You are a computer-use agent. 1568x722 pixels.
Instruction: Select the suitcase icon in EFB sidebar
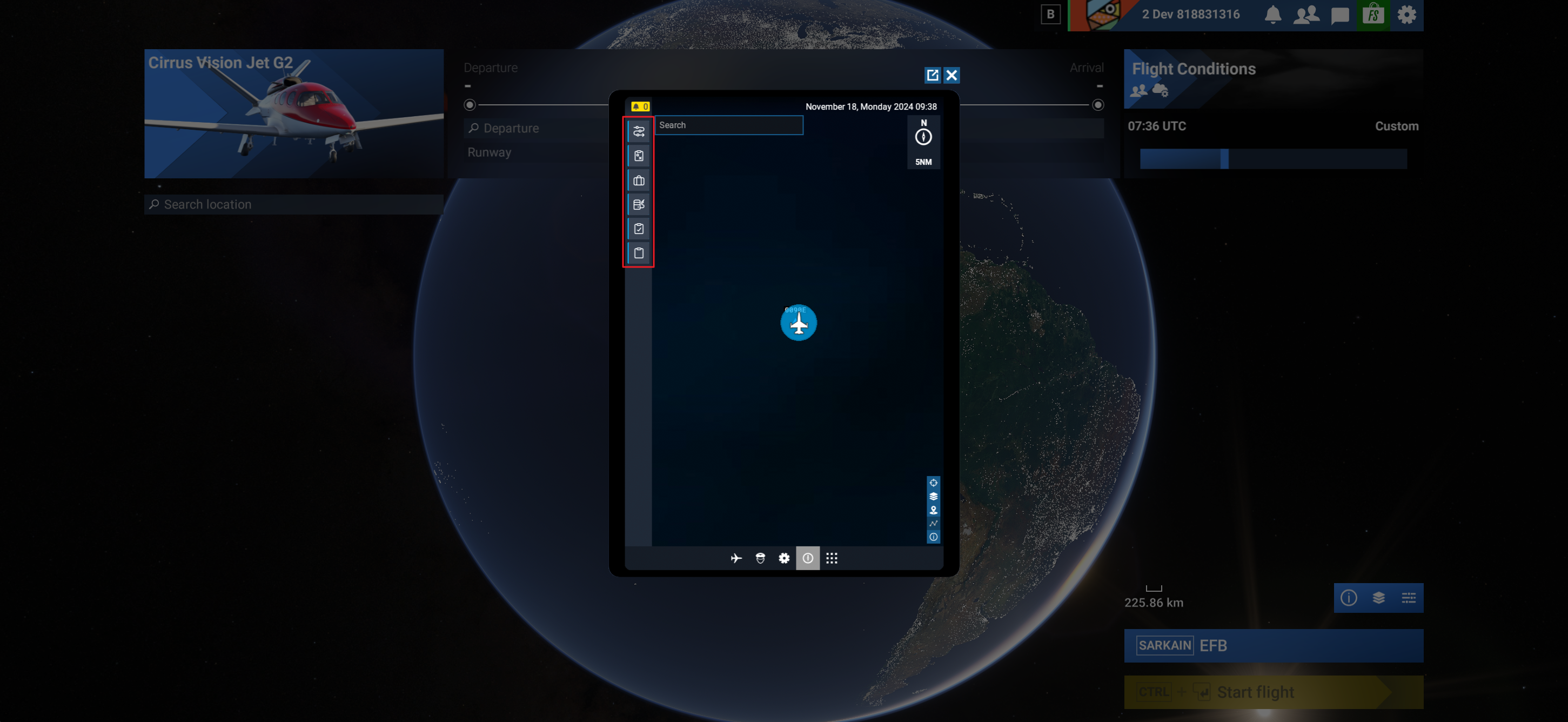click(639, 180)
